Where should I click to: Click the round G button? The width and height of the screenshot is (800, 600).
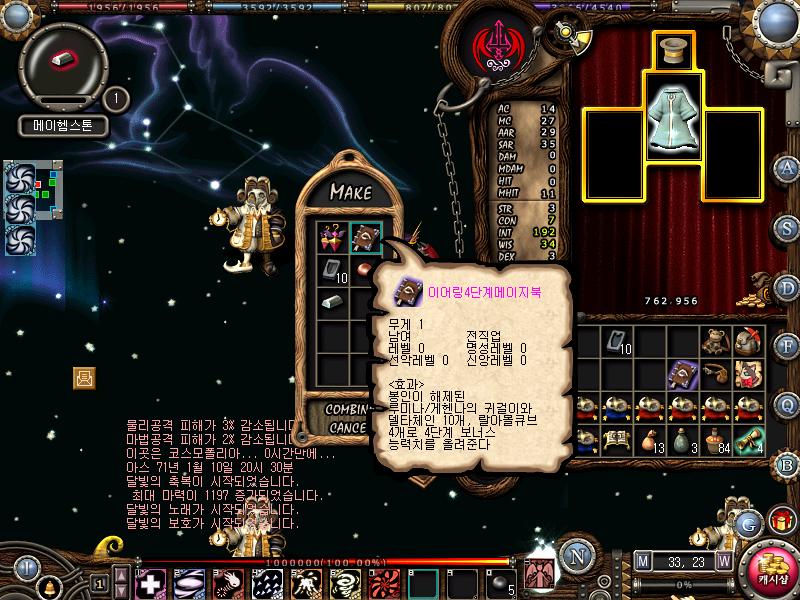pos(747,523)
